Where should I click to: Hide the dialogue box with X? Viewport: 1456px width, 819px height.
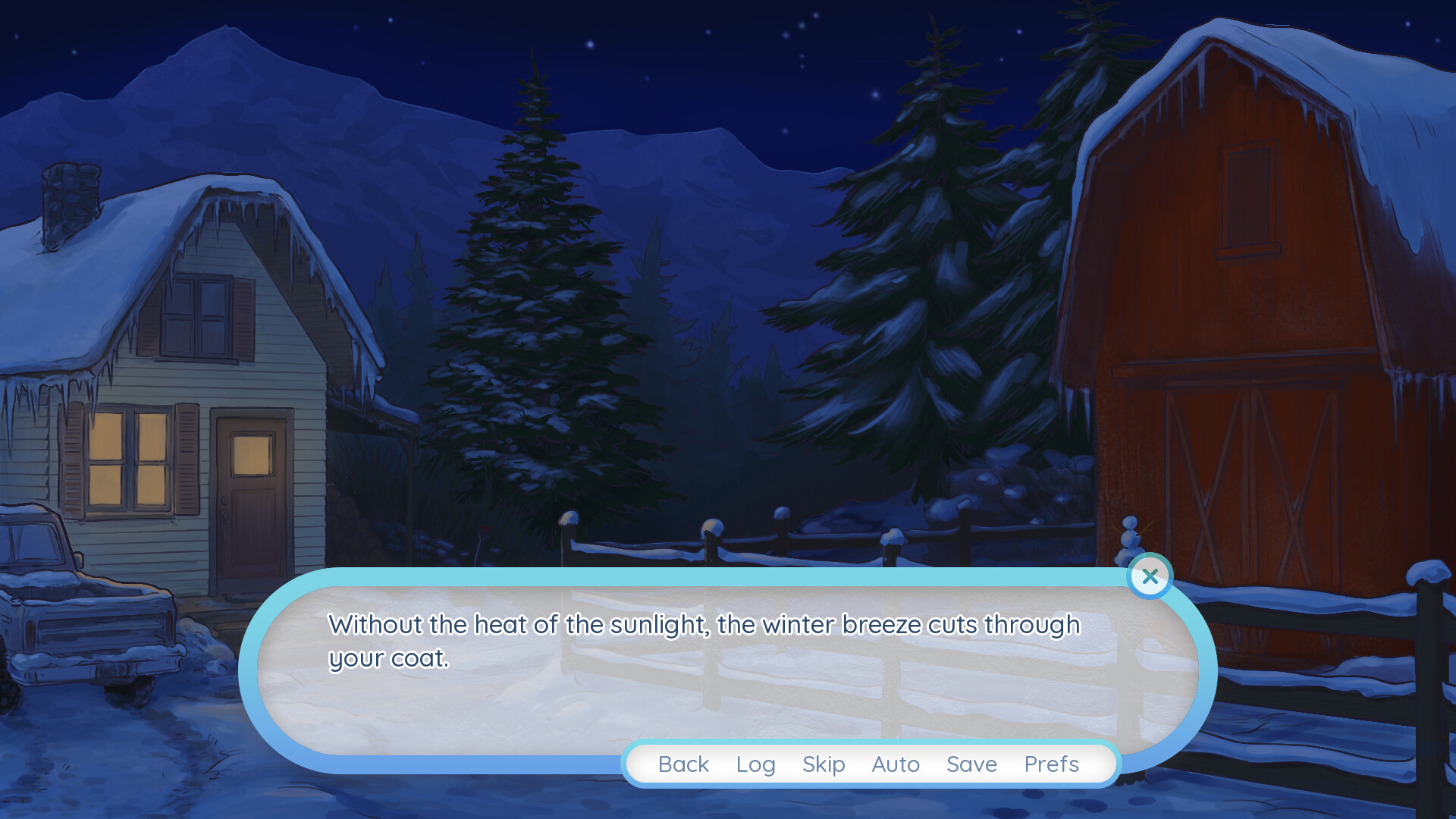point(1150,576)
